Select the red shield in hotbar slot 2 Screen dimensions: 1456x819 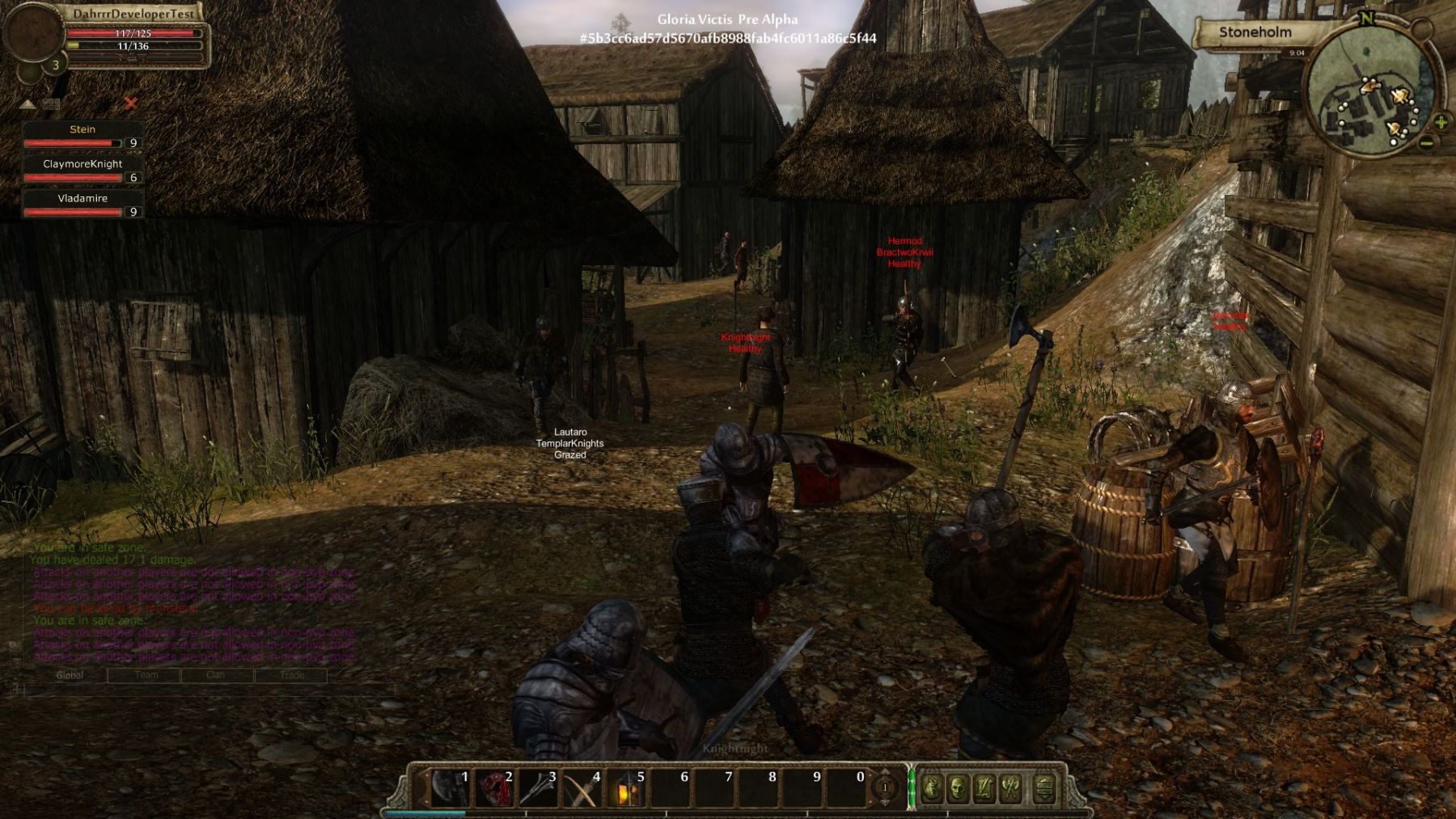tap(493, 787)
